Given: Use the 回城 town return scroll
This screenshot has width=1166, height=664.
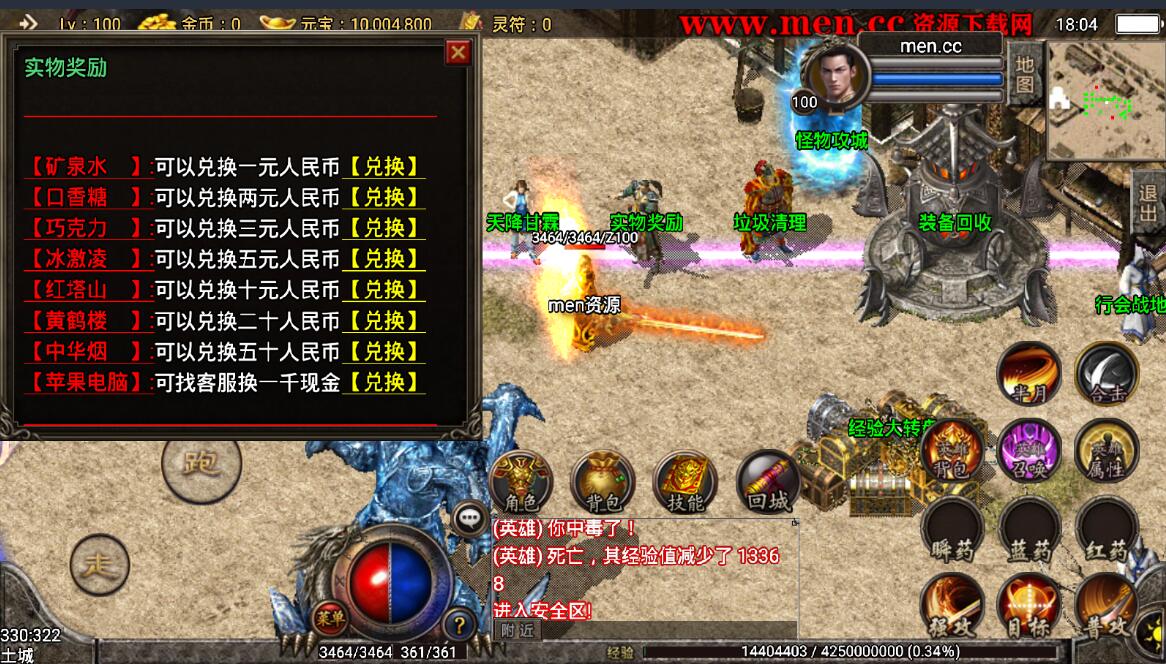Looking at the screenshot, I should click(768, 481).
